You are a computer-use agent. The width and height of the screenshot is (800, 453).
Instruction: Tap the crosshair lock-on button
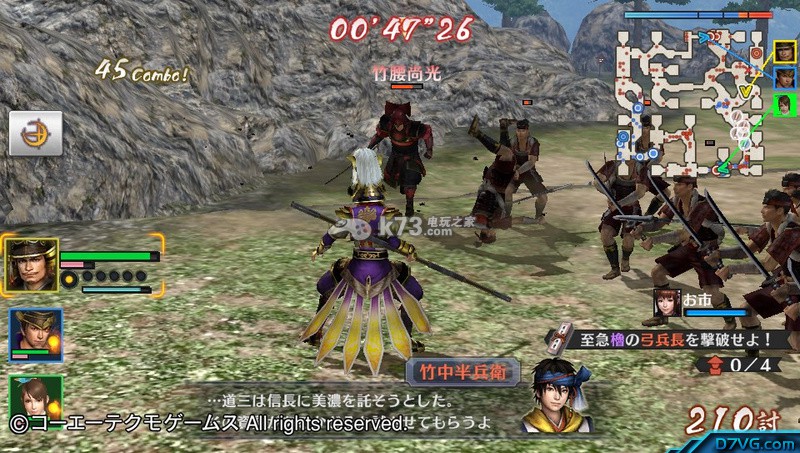(x=35, y=132)
